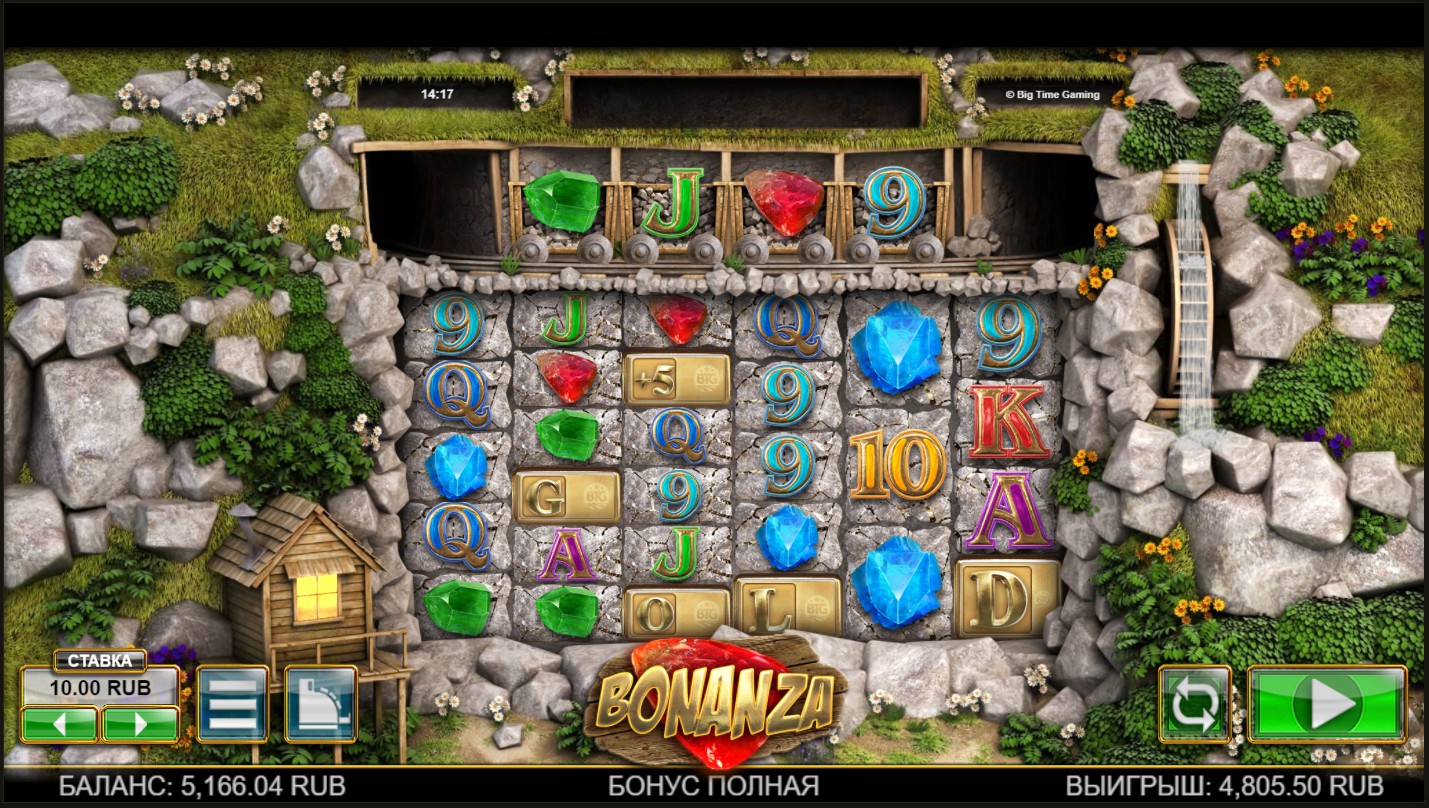
Task: Click the gold bar G symbol
Action: click(565, 495)
